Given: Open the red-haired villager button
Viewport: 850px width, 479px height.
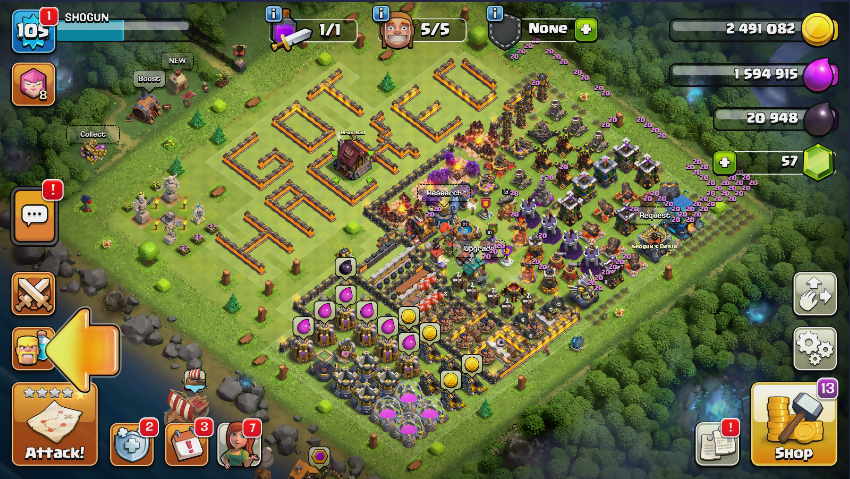Looking at the screenshot, I should click(x=239, y=444).
